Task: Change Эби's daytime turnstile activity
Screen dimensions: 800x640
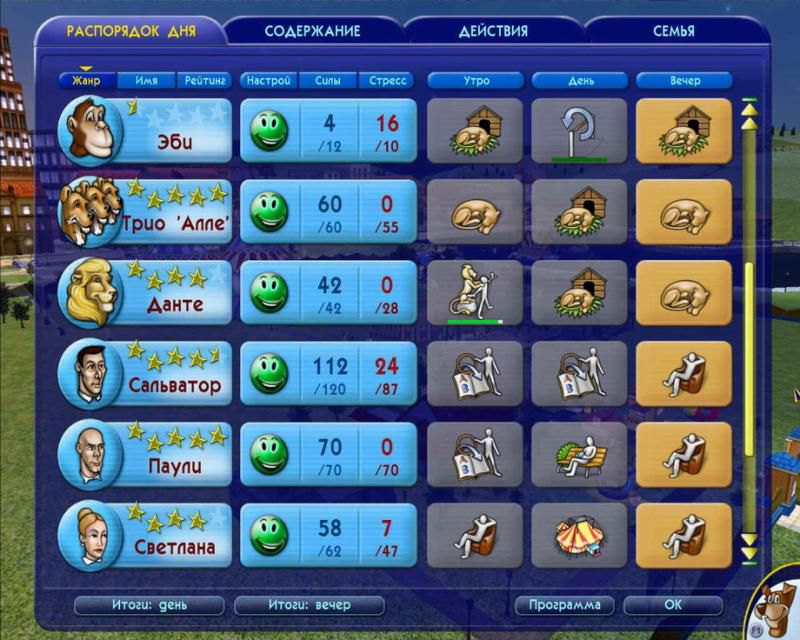Action: click(x=579, y=130)
